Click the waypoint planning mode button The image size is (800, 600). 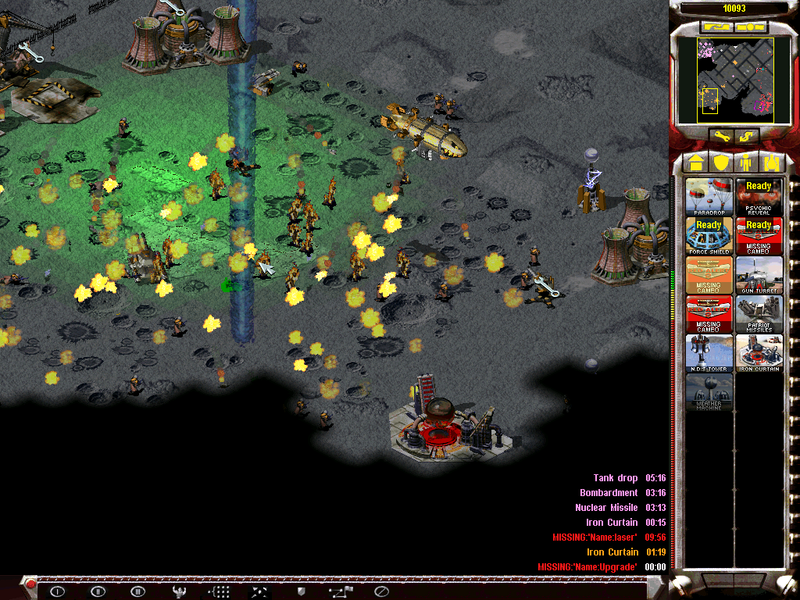[340, 591]
